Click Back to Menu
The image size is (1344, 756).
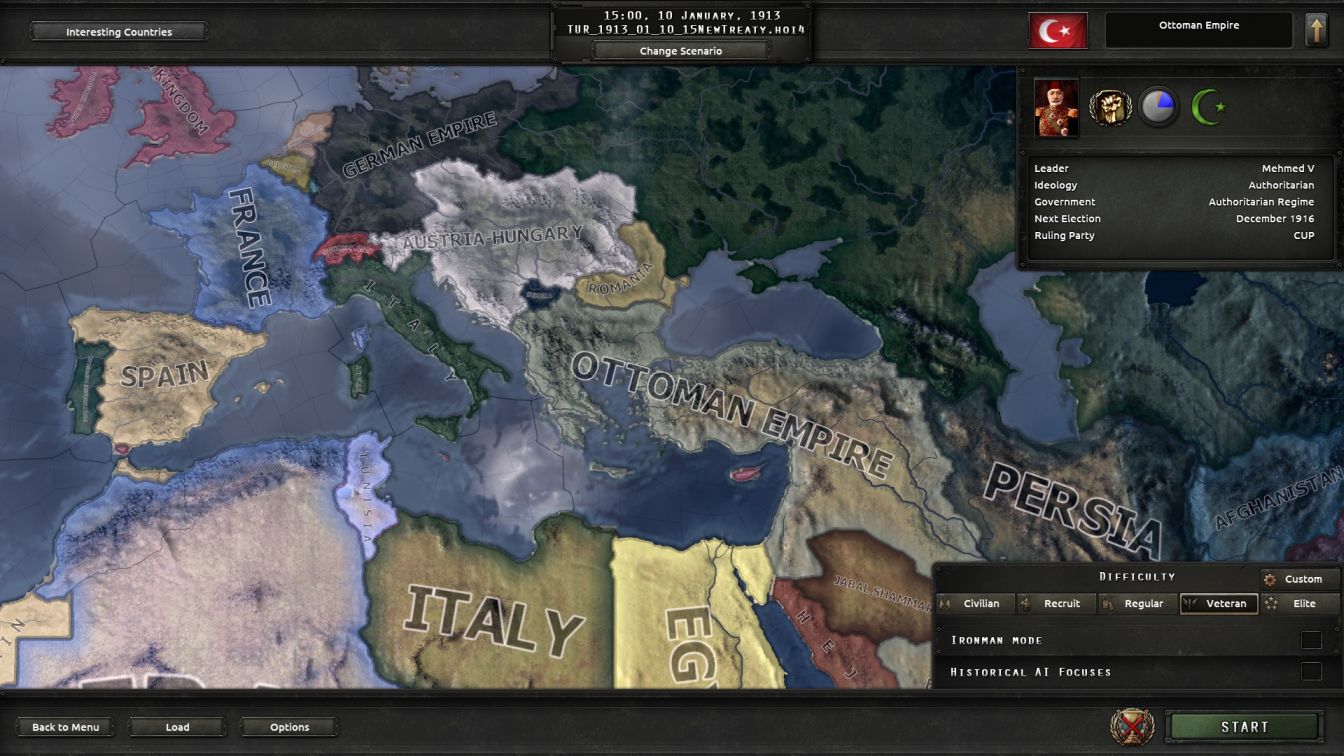[66, 727]
